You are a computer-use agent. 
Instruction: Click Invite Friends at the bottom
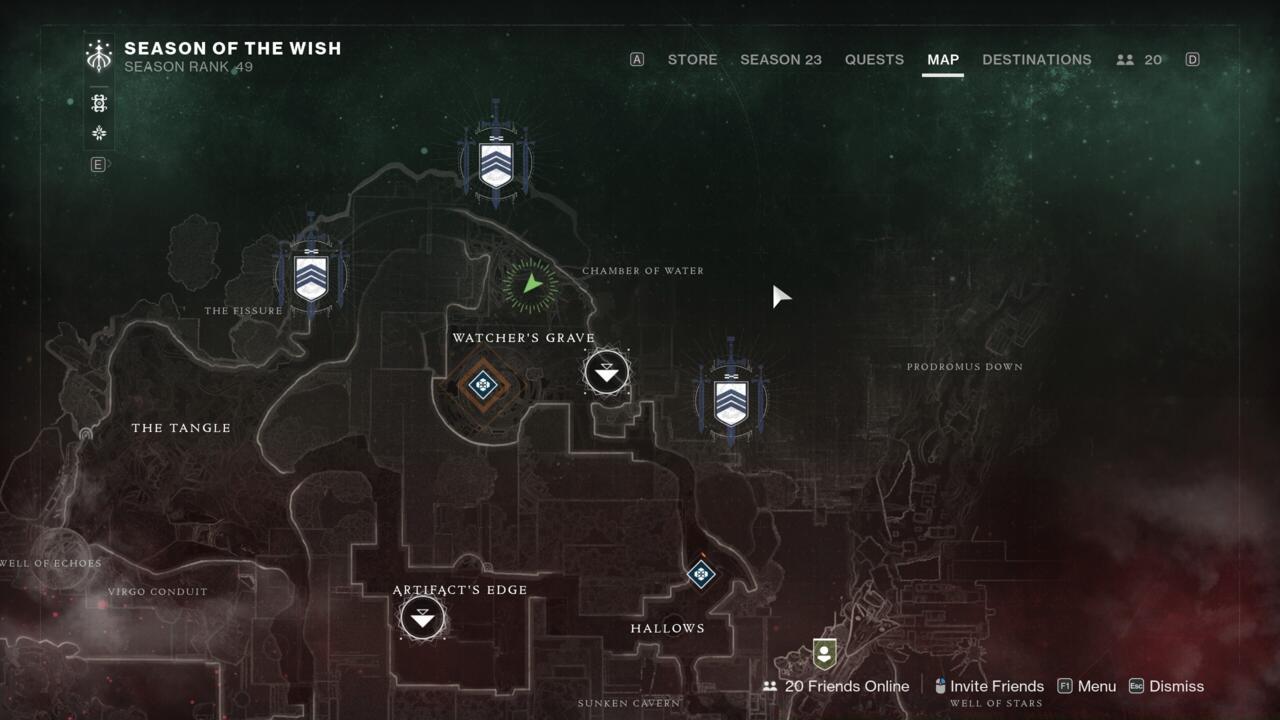(997, 686)
